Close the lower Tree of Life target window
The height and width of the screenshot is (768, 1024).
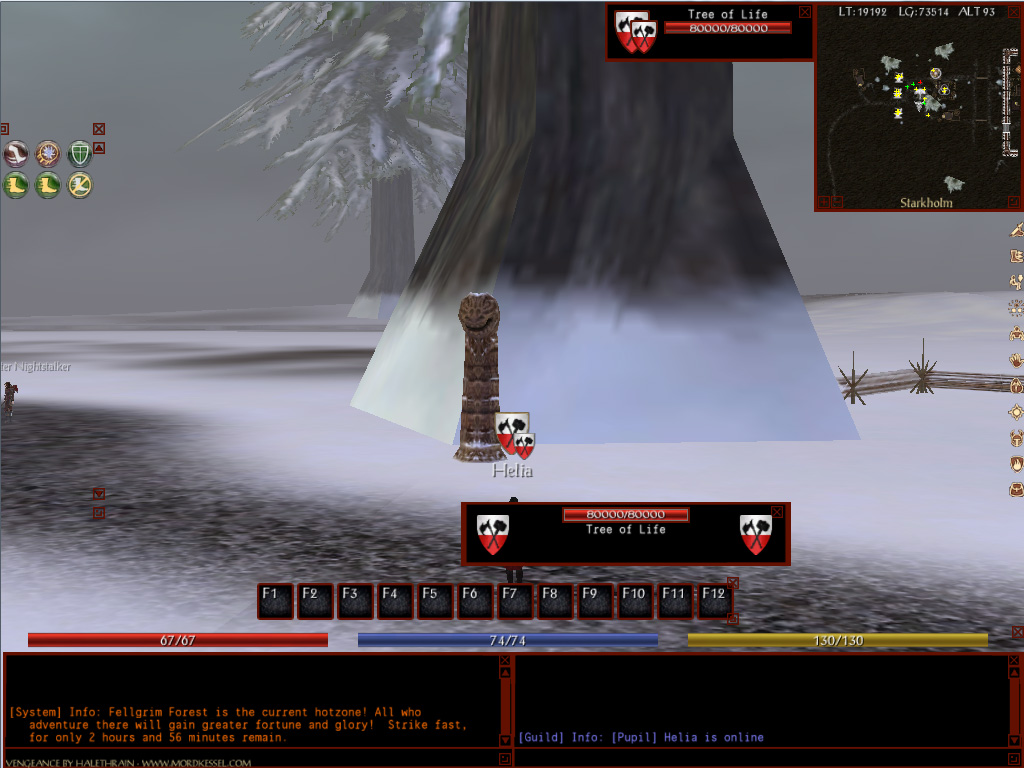tap(777, 512)
